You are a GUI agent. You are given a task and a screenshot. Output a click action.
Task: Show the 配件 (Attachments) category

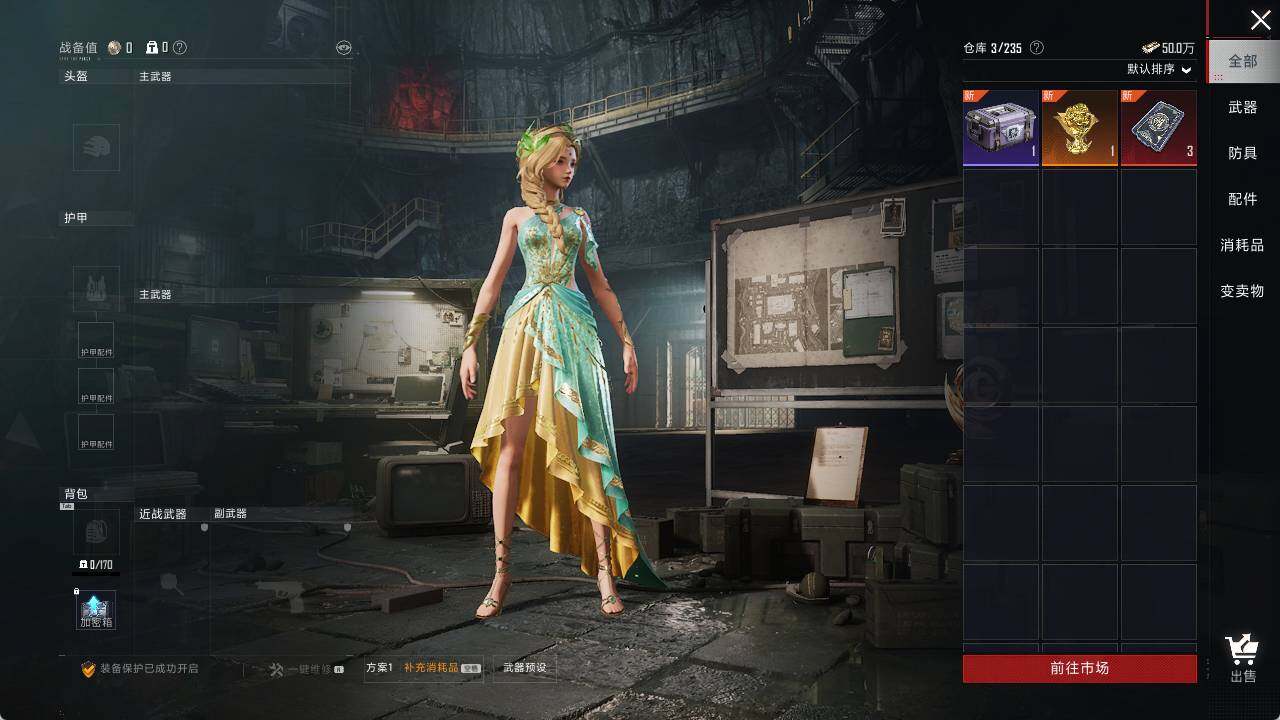pyautogui.click(x=1243, y=199)
